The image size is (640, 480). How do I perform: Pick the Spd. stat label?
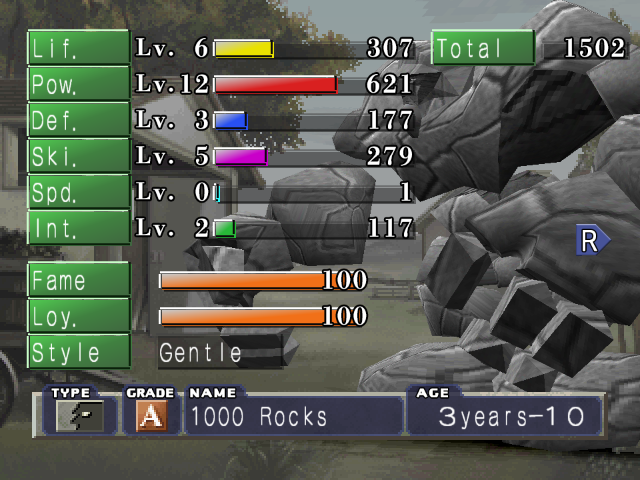point(78,192)
